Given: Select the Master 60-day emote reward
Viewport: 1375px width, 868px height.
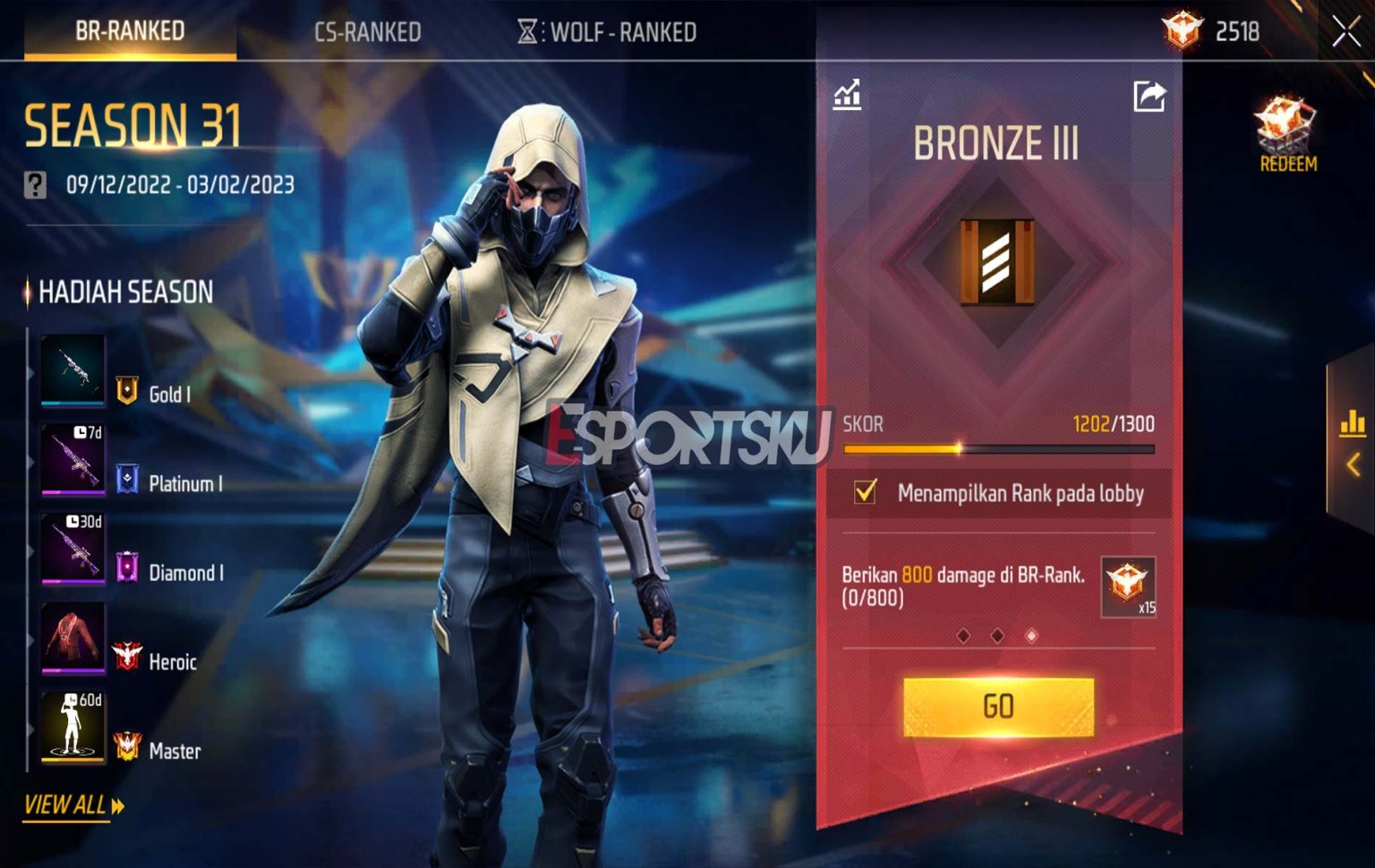Looking at the screenshot, I should point(73,726).
